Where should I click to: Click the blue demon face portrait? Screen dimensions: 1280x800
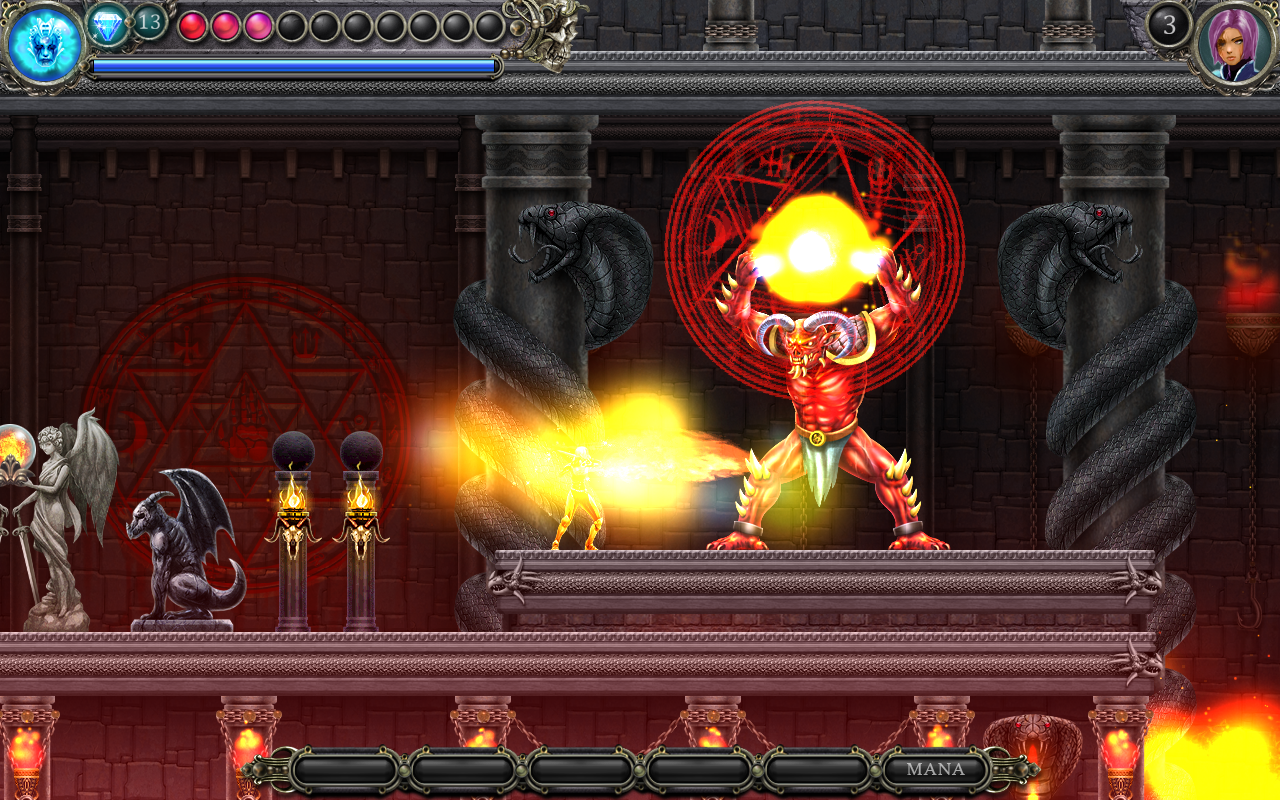pyautogui.click(x=45, y=46)
